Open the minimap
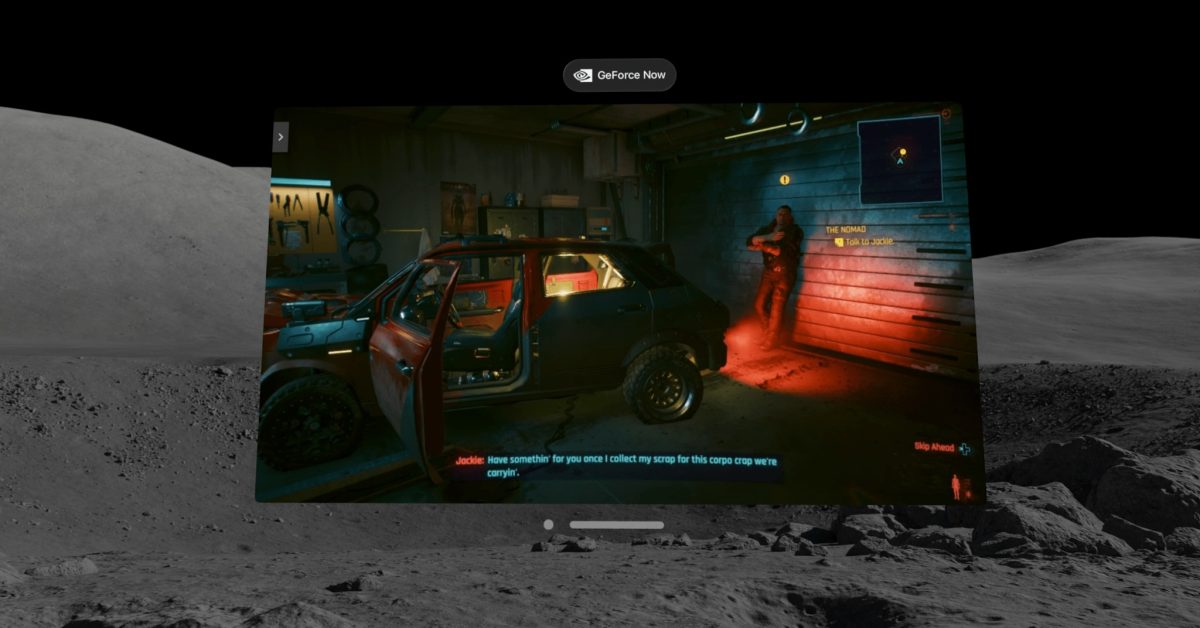 899,159
